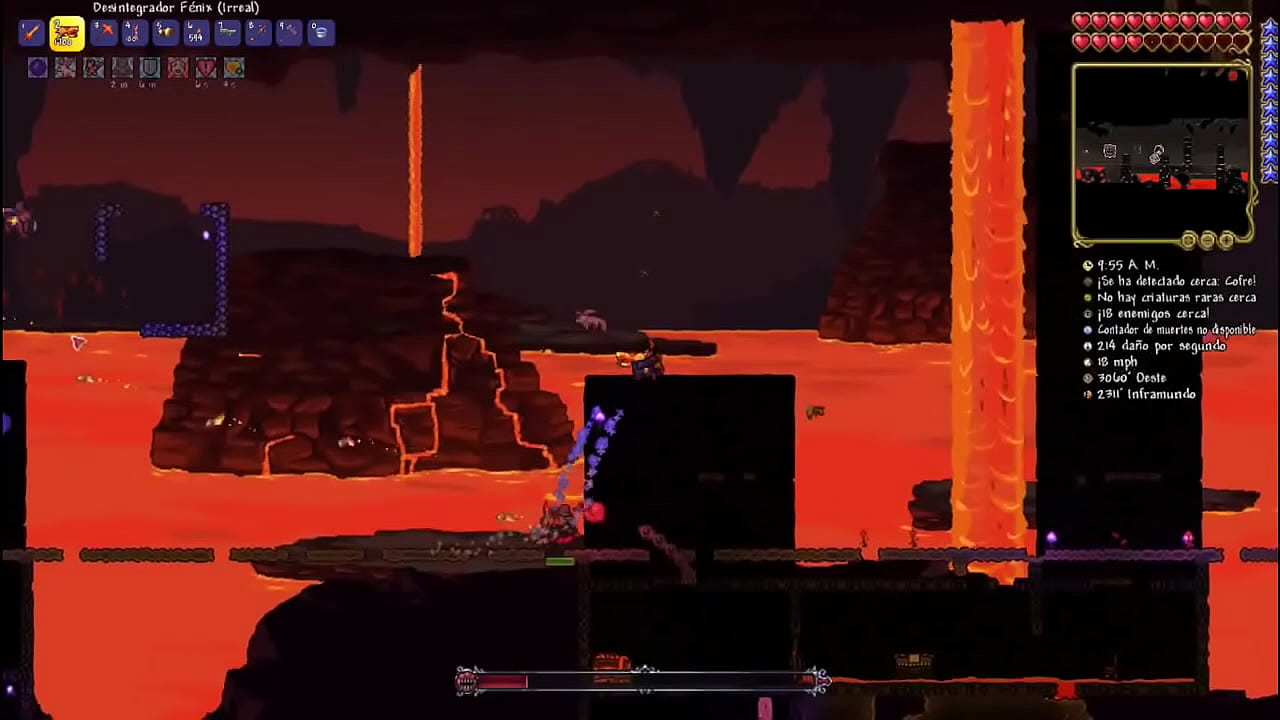Click the heart with exclamation buff icon
Viewport: 1280px width, 720px height.
click(x=206, y=68)
